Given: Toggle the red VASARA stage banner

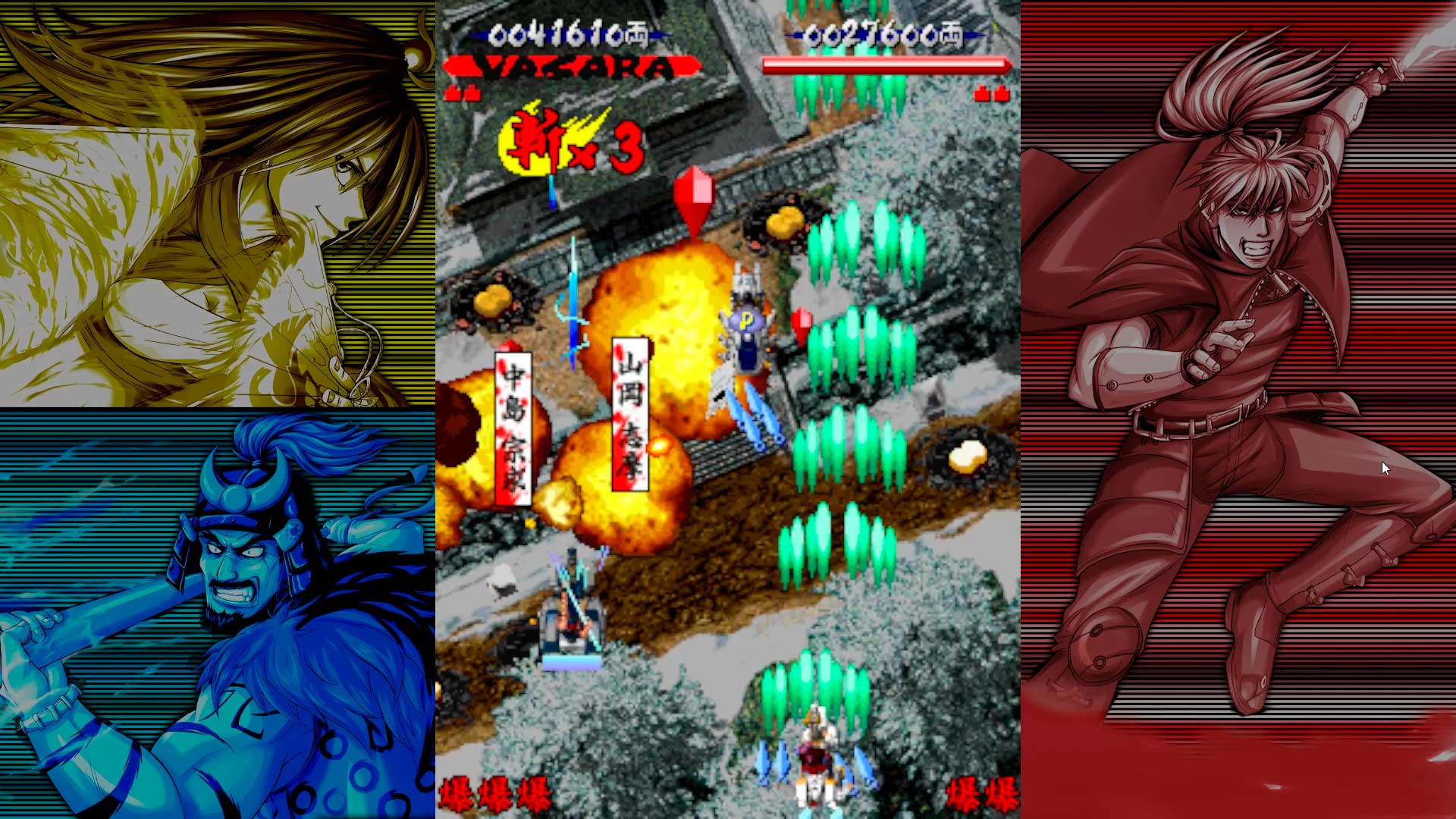Looking at the screenshot, I should 561,67.
